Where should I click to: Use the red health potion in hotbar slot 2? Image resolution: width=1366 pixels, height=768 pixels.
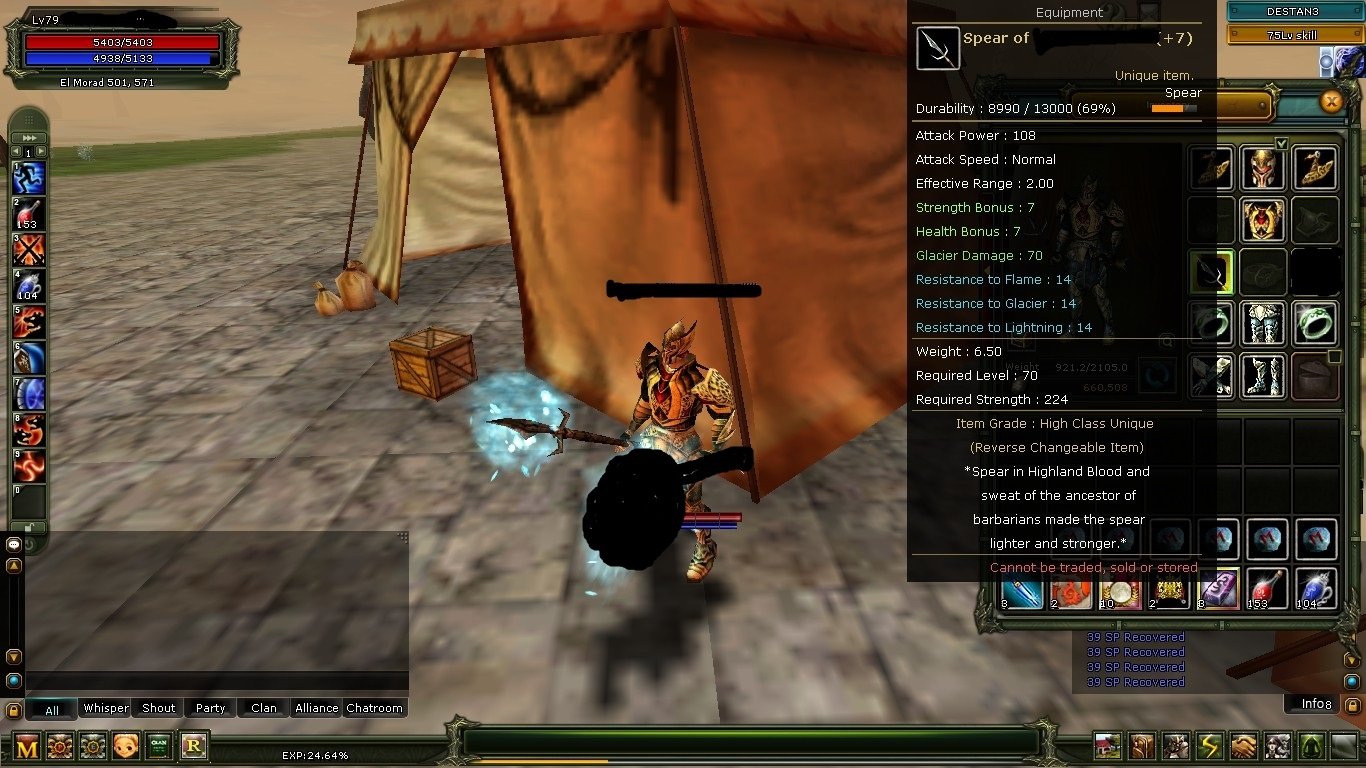click(x=29, y=213)
